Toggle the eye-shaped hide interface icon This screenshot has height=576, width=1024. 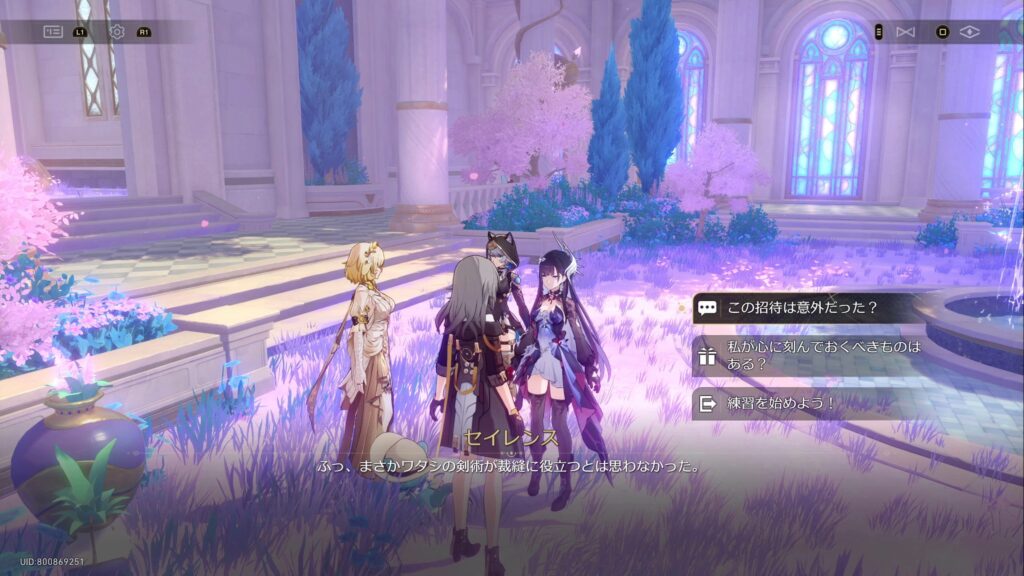(x=968, y=32)
